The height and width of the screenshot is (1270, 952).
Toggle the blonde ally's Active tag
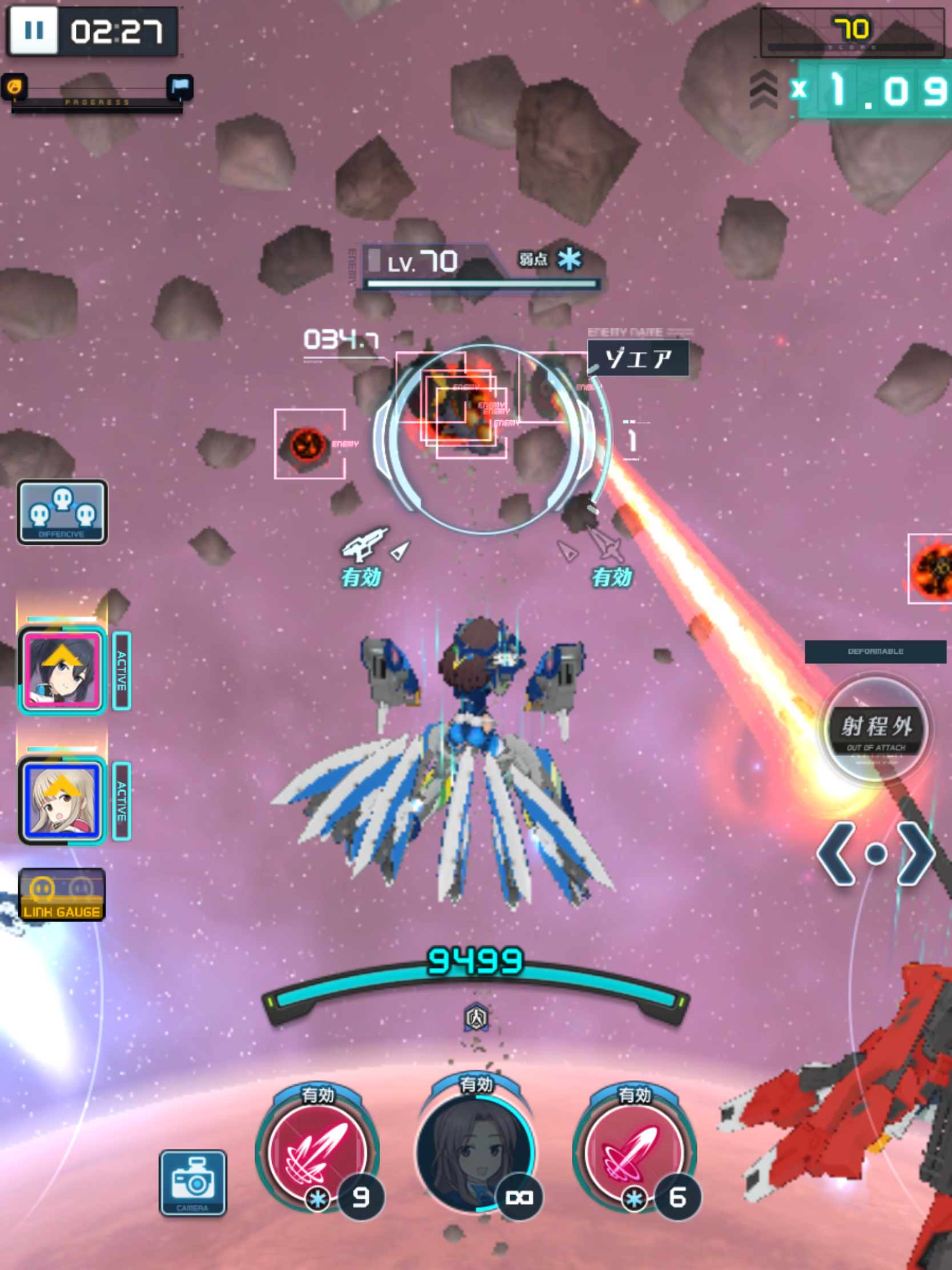pyautogui.click(x=122, y=802)
